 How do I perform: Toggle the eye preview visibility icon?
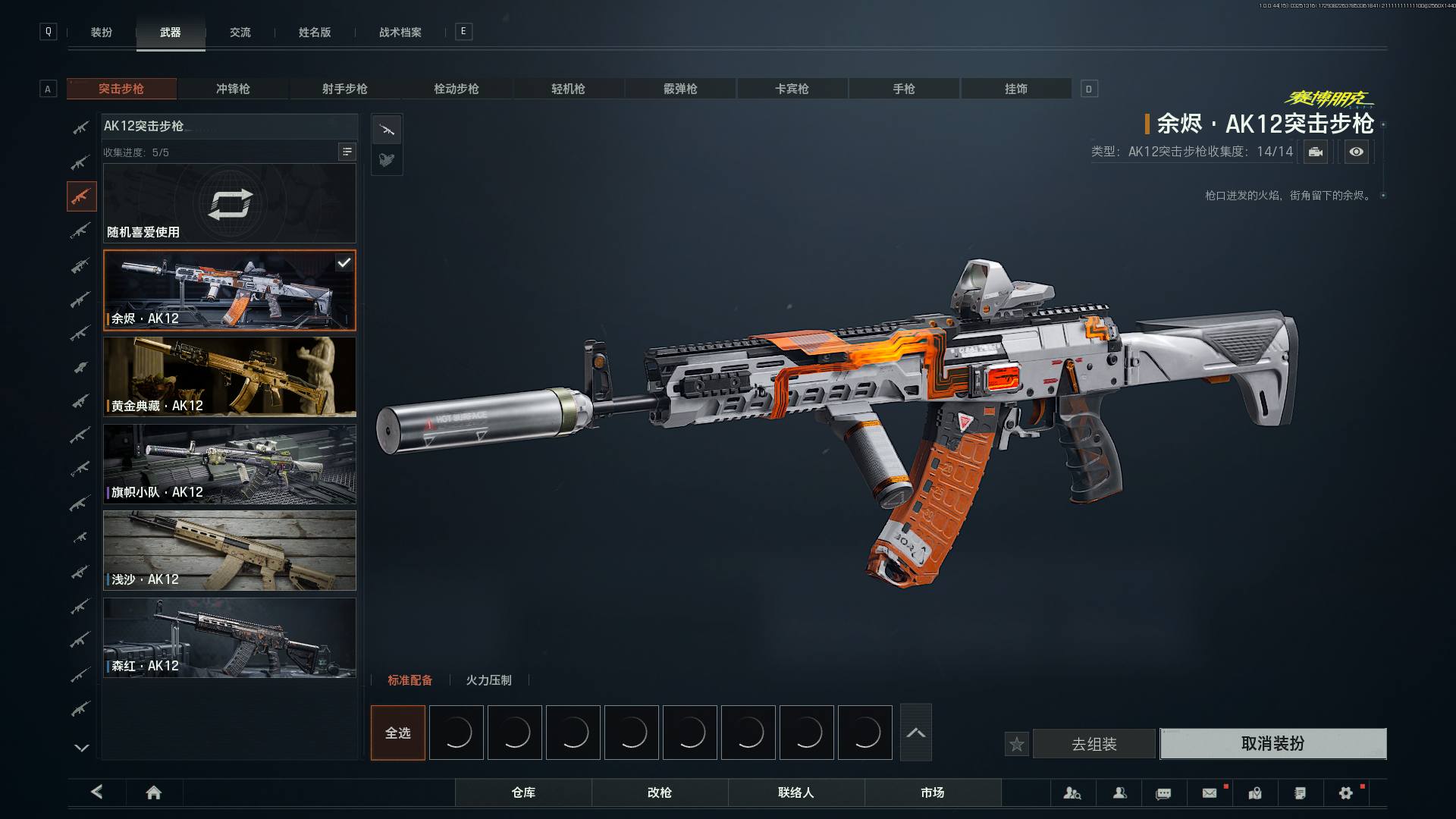pos(1357,152)
